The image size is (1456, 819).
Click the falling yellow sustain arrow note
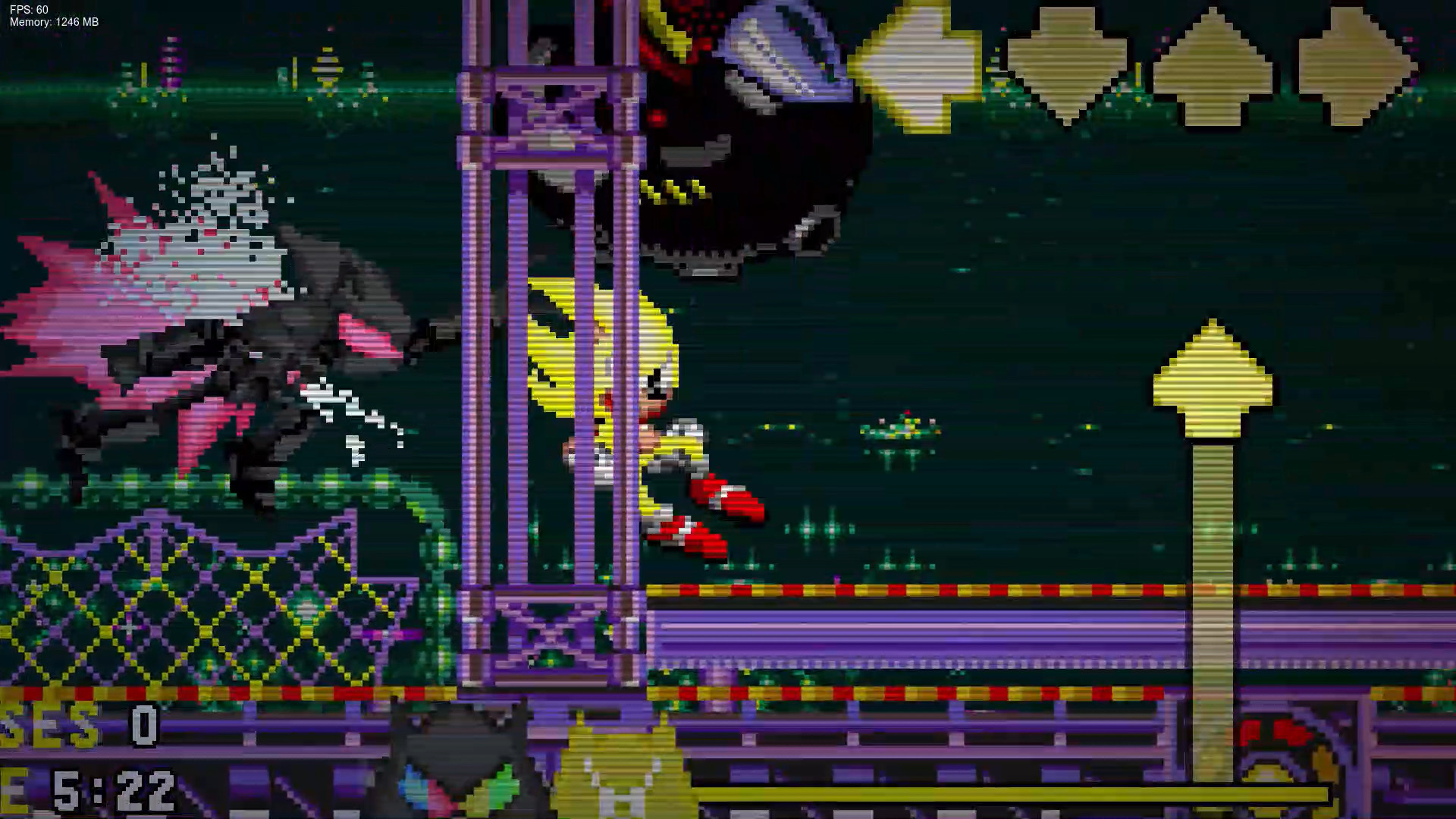(x=1212, y=372)
